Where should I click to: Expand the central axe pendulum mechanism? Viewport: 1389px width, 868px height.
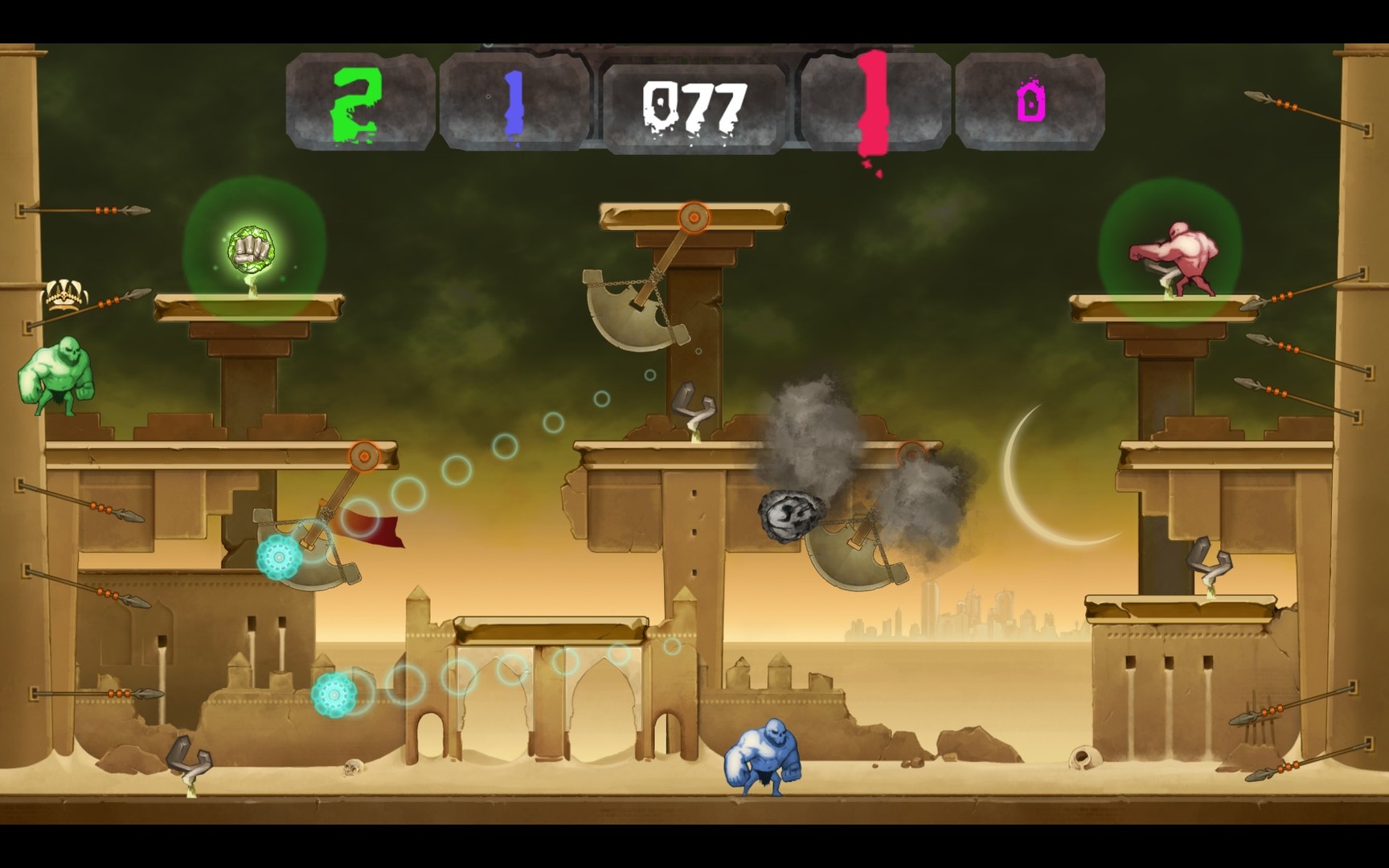click(x=623, y=313)
